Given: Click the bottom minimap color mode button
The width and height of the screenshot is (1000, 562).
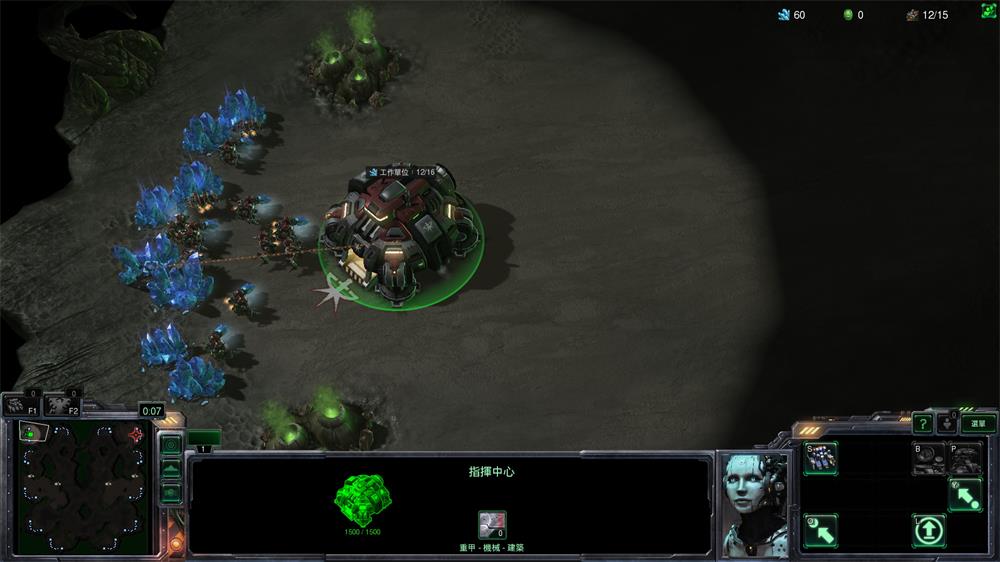Looking at the screenshot, I should click(171, 491).
